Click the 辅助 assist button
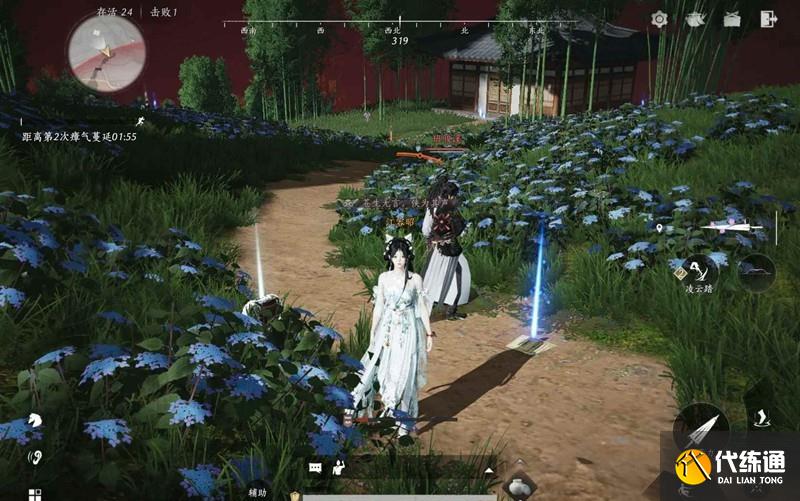800x501 pixels. coord(258,492)
